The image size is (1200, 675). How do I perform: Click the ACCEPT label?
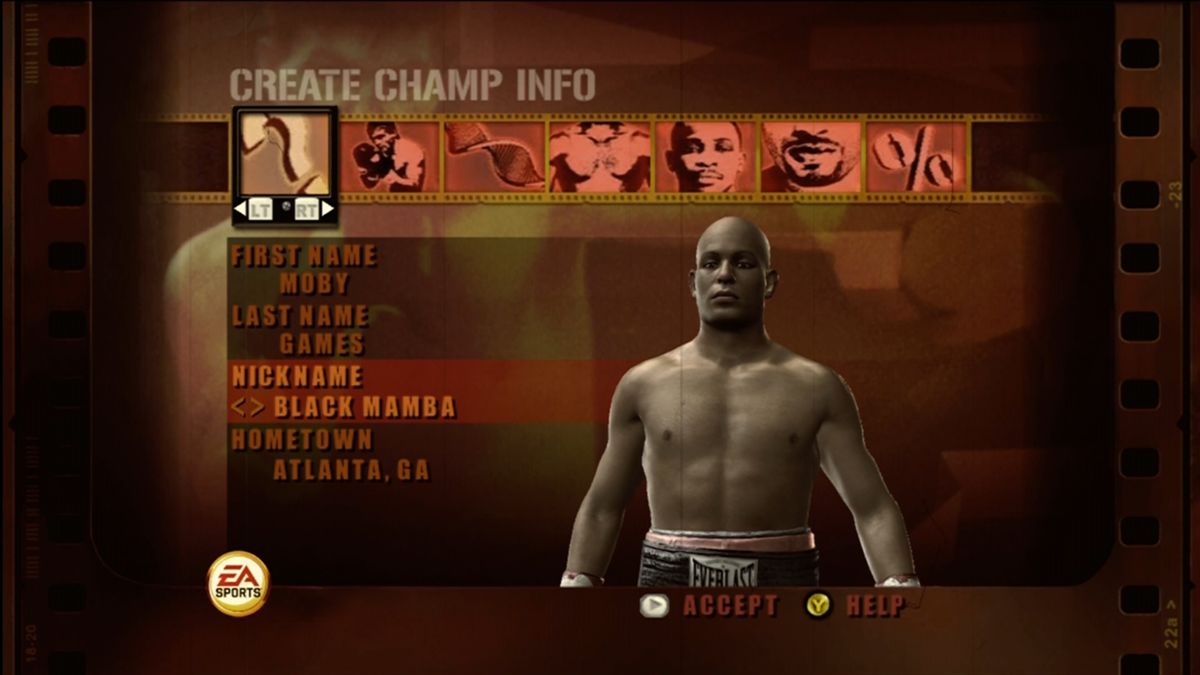click(730, 605)
